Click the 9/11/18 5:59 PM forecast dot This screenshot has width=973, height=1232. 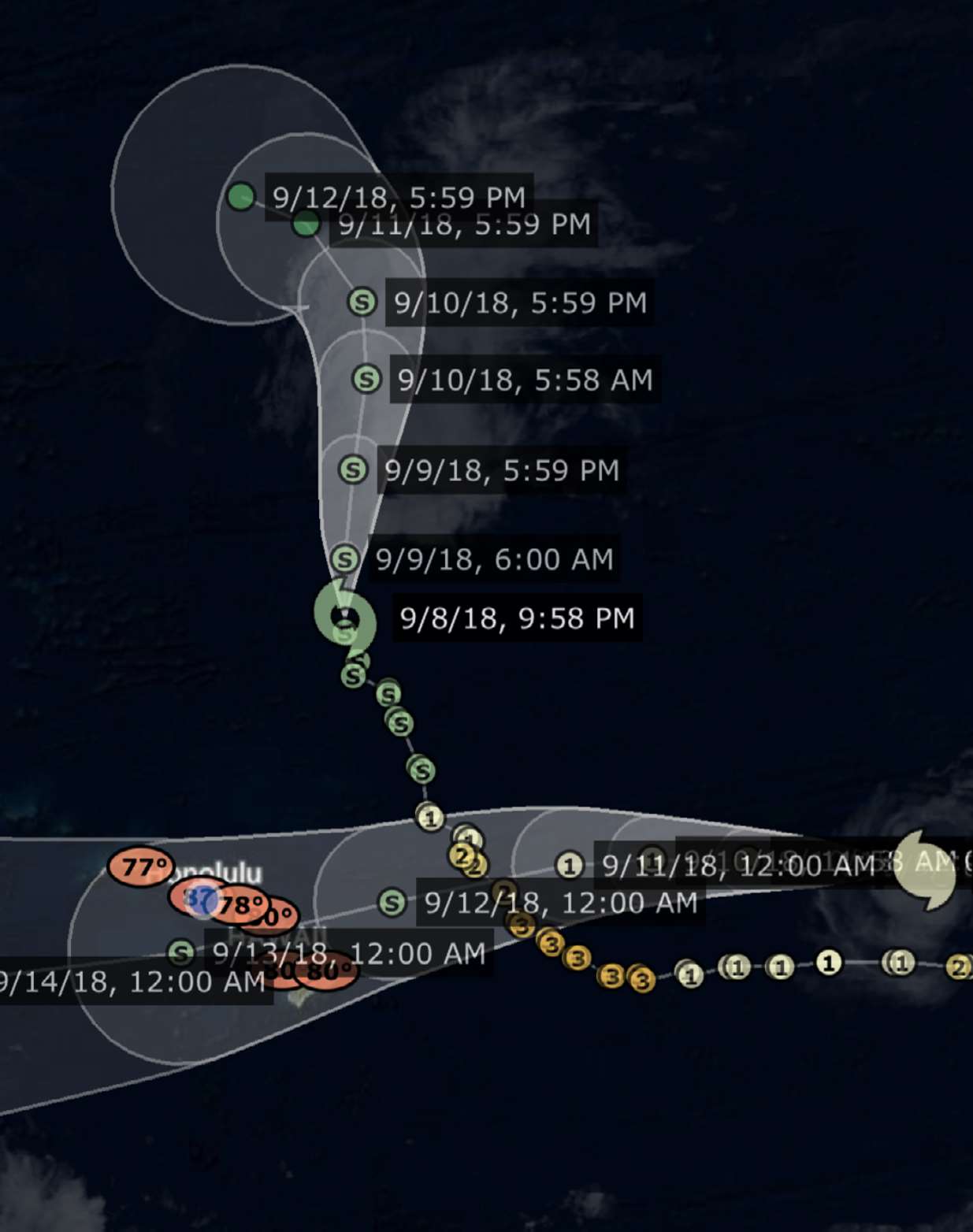click(x=306, y=225)
